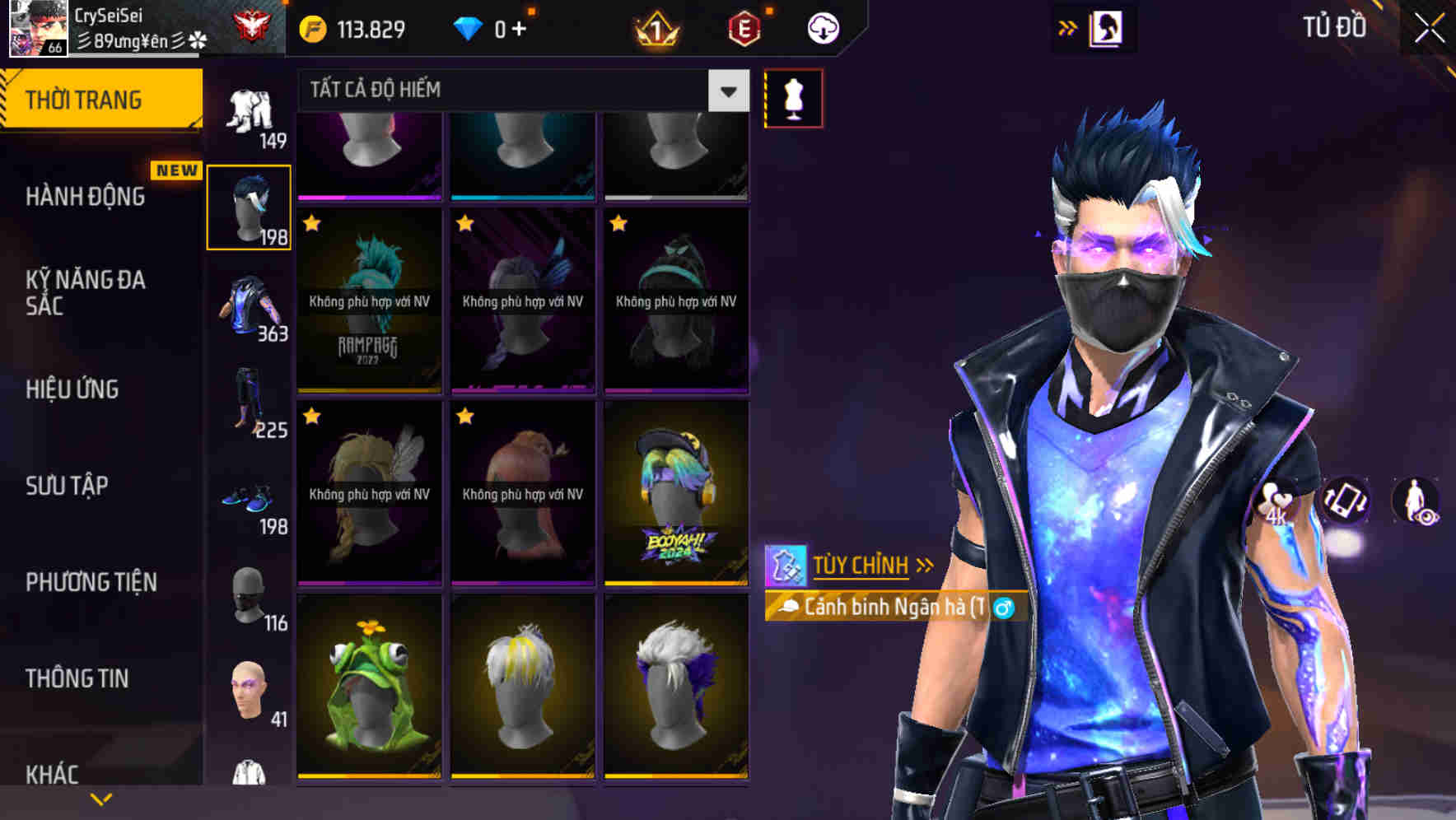
Task: Open the HÀNH ĐỘNG section with NEW badge
Action: [x=86, y=197]
